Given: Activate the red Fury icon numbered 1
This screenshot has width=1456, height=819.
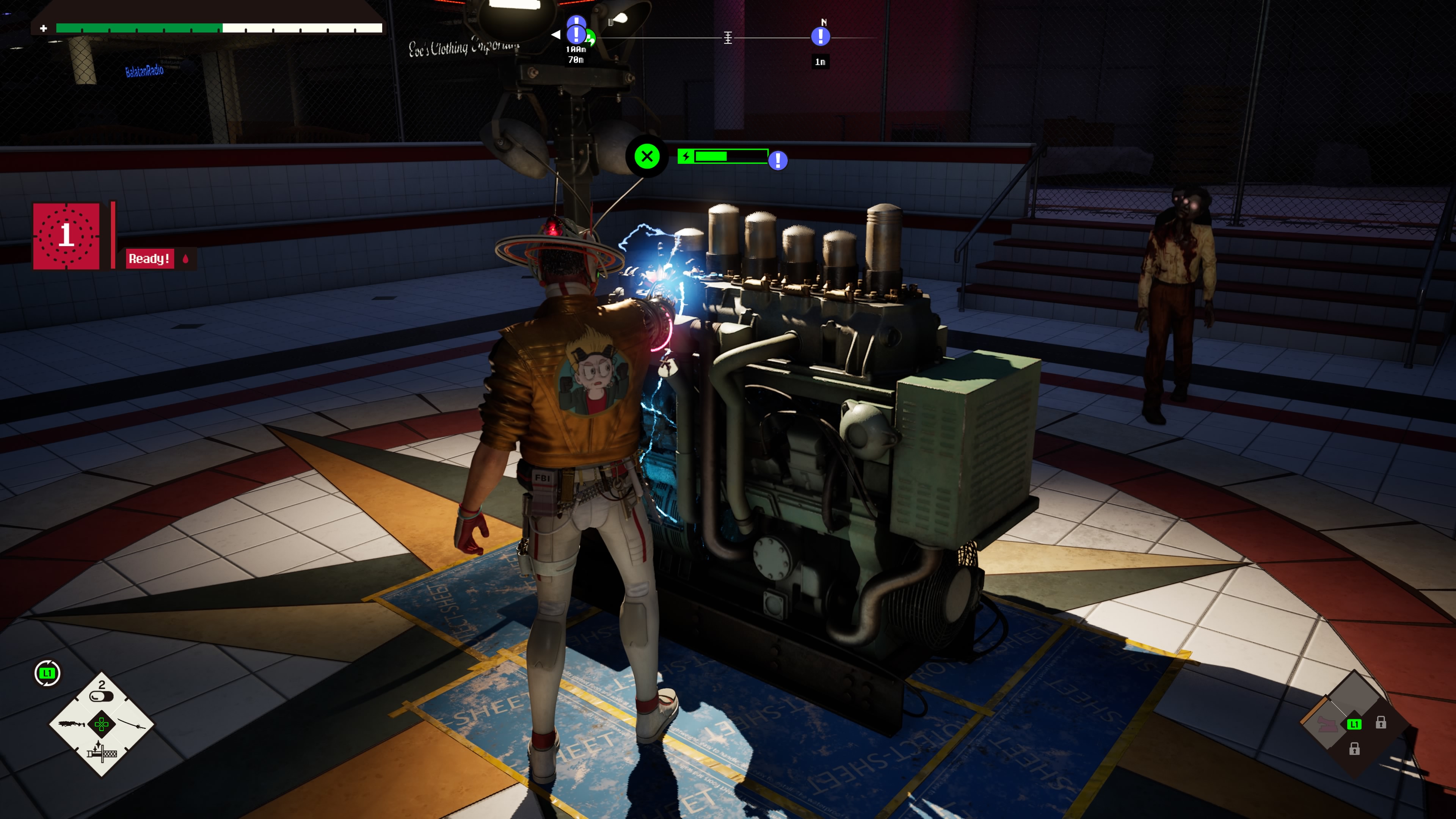Looking at the screenshot, I should click(x=66, y=236).
